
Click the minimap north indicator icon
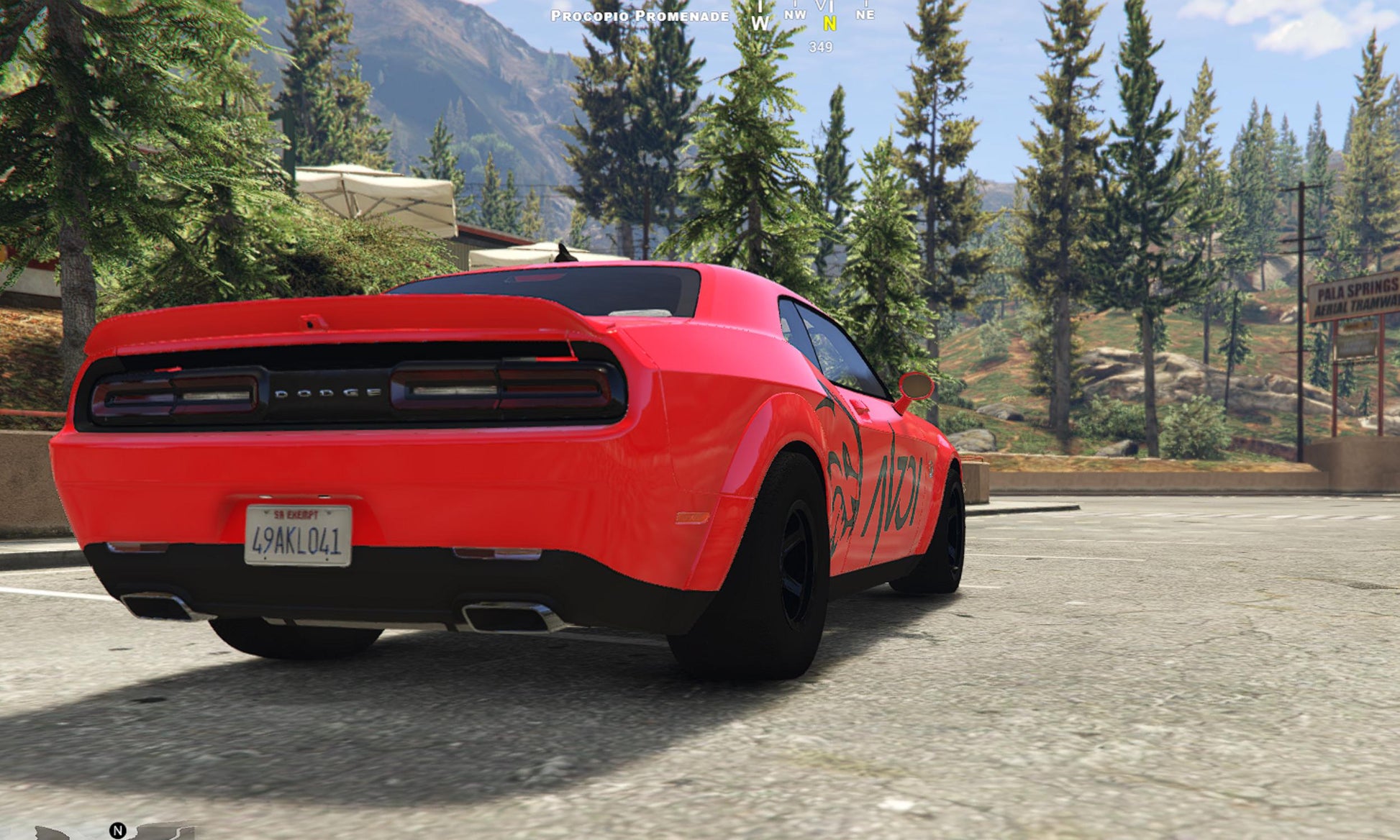[x=117, y=831]
